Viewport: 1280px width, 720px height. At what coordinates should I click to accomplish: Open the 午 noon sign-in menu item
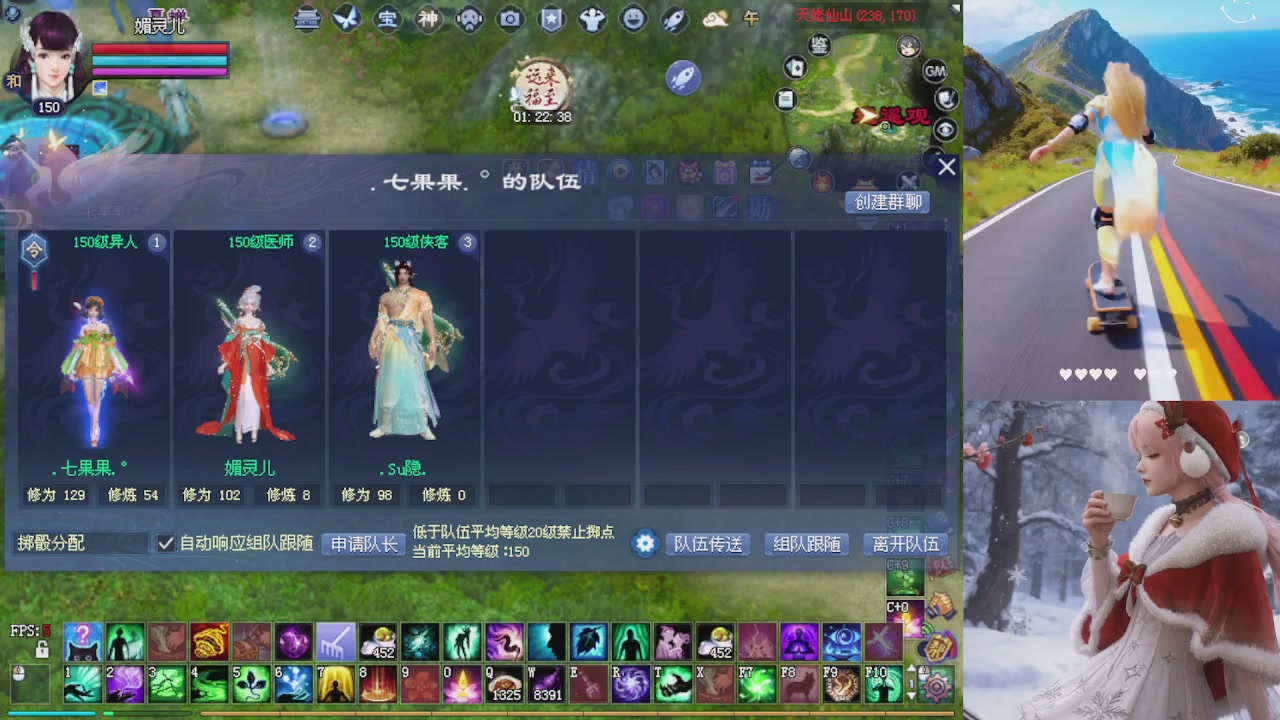(751, 19)
